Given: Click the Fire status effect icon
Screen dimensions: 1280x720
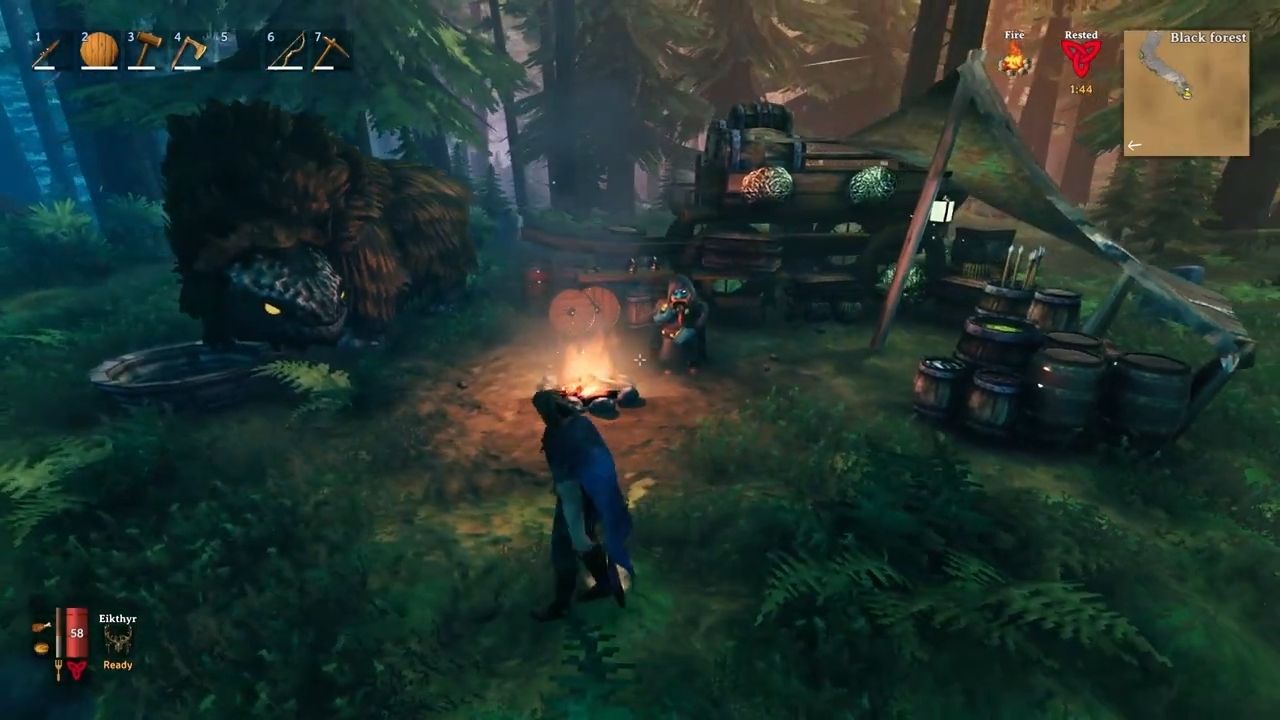Looking at the screenshot, I should 1015,58.
